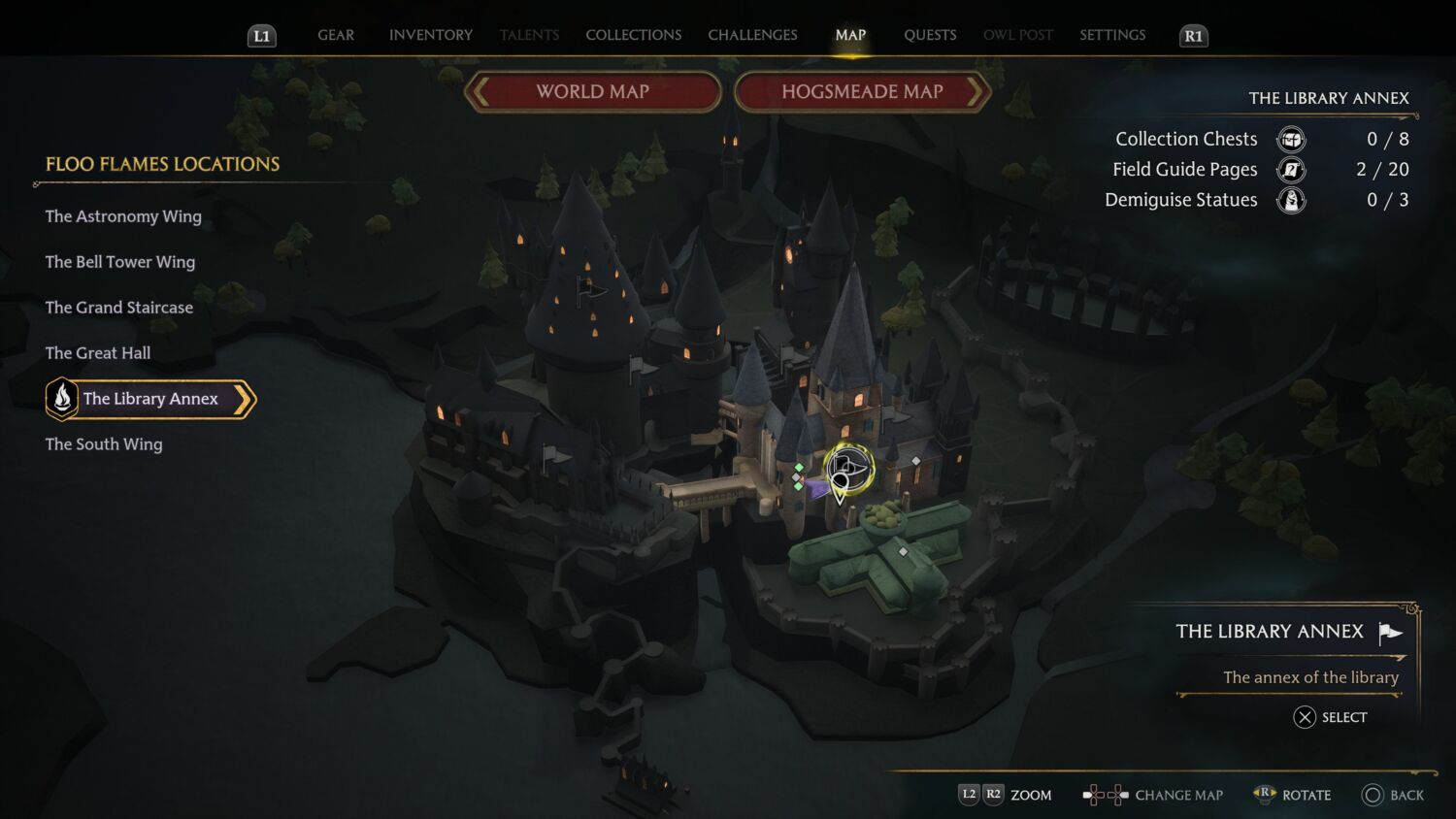Open the Settings tab
Viewport: 1456px width, 819px height.
(1112, 35)
